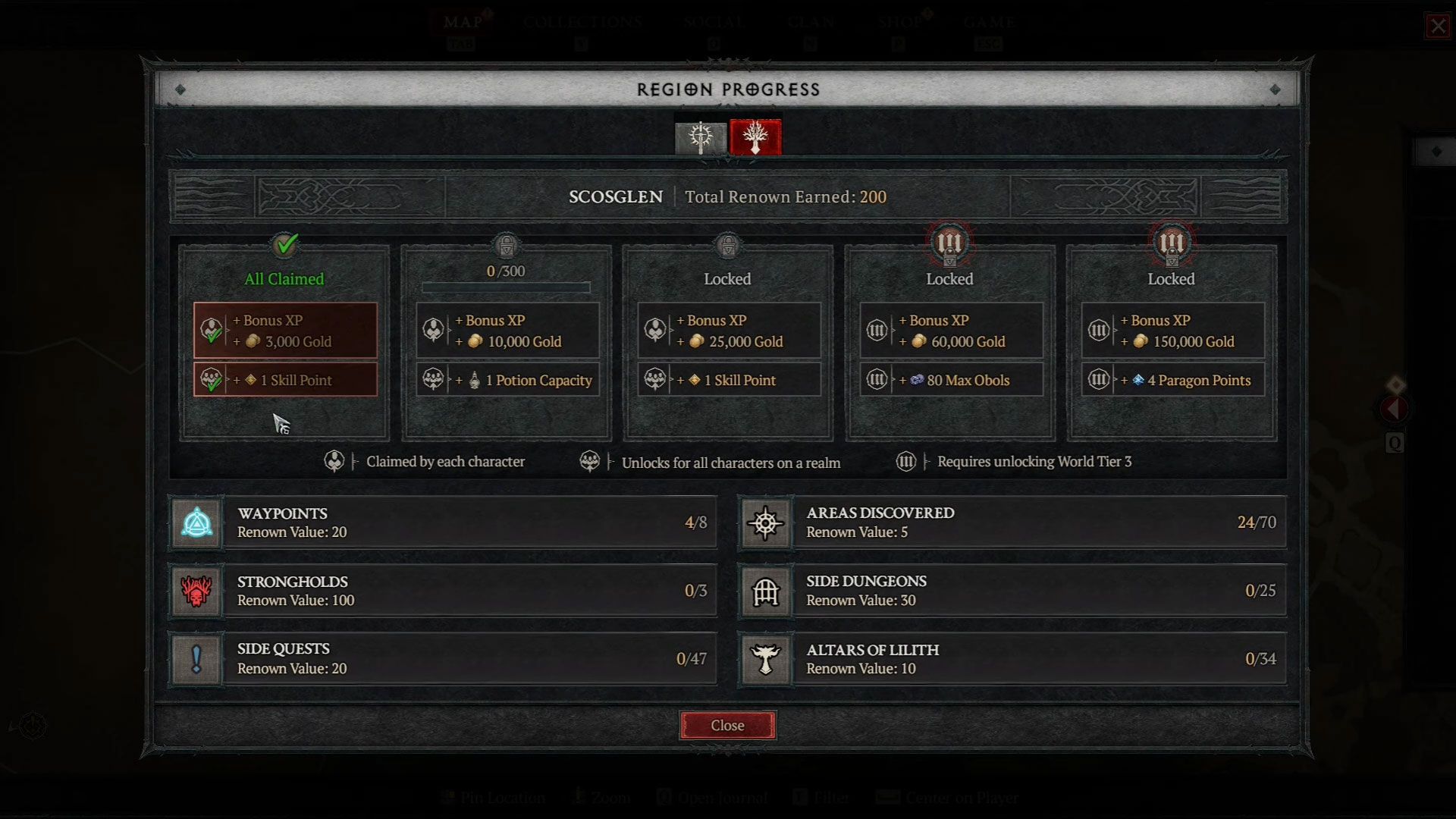
Task: Click the 150,000 Gold reward entry
Action: (x=1172, y=331)
